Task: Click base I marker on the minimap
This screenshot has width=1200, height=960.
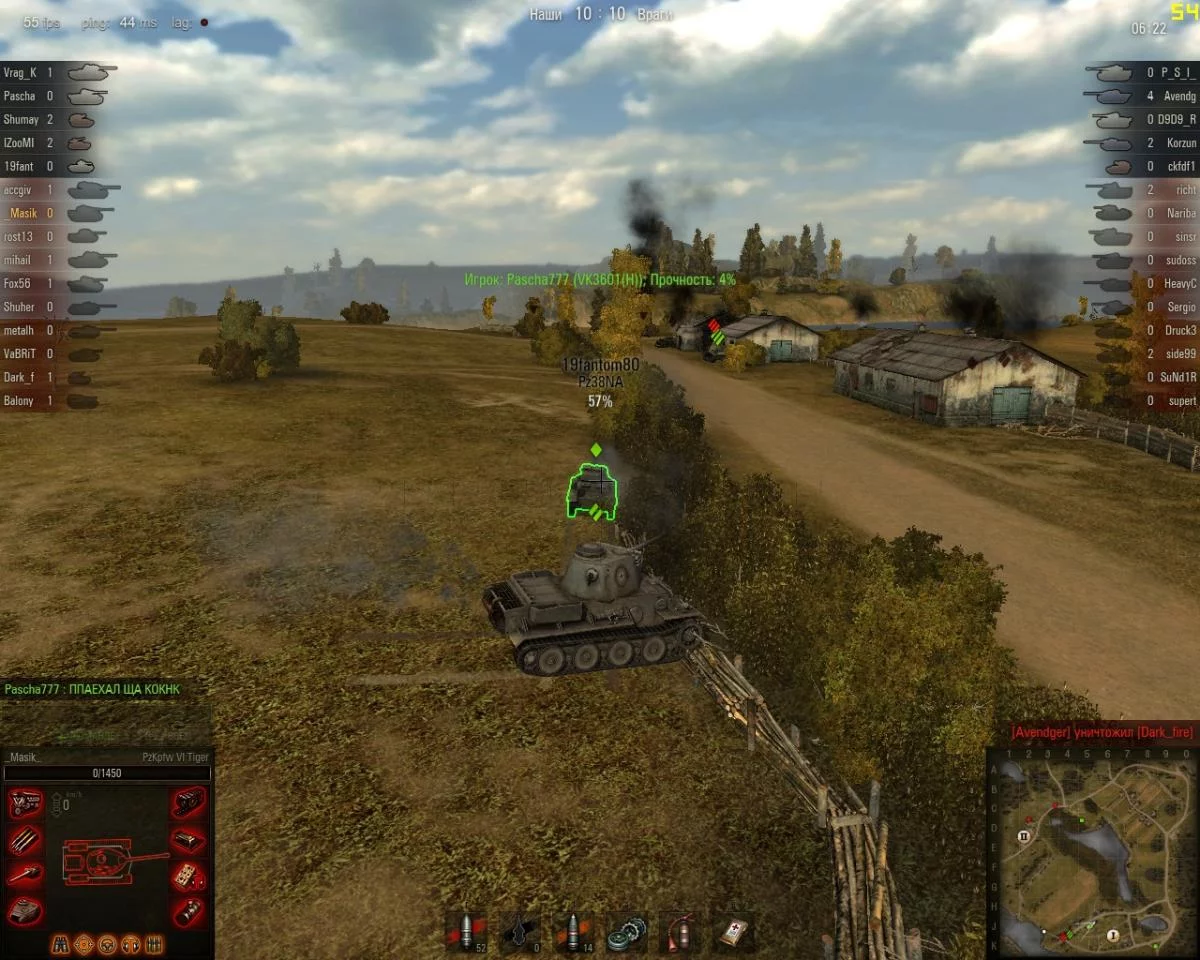Action: (x=1112, y=934)
